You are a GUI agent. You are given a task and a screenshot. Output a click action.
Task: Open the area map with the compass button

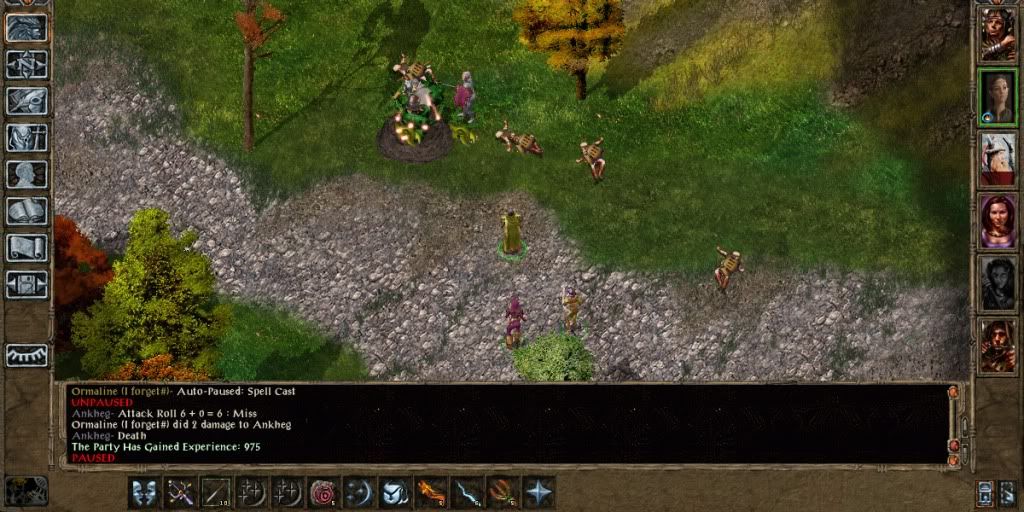[x=27, y=65]
